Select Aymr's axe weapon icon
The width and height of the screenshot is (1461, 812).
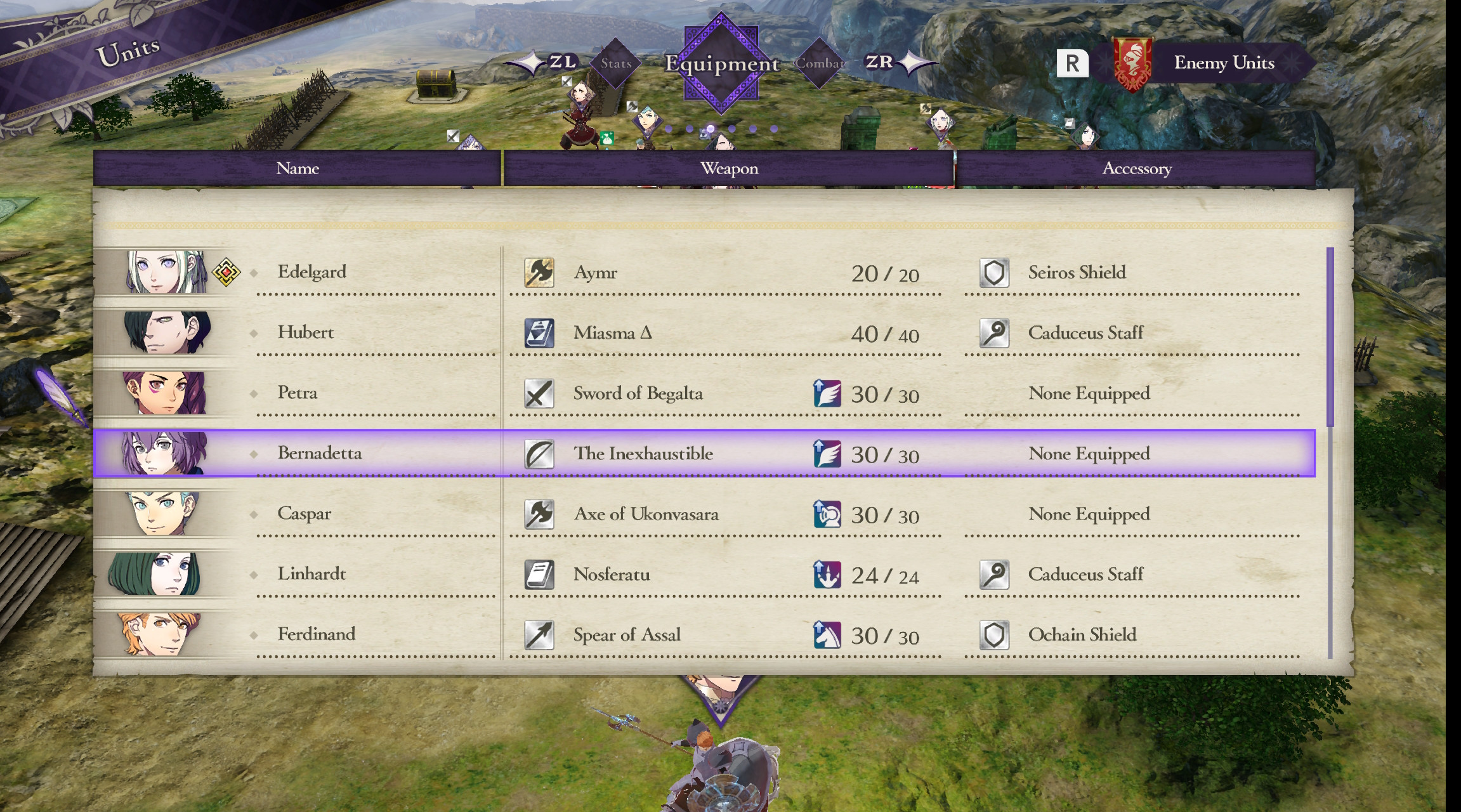(x=539, y=272)
